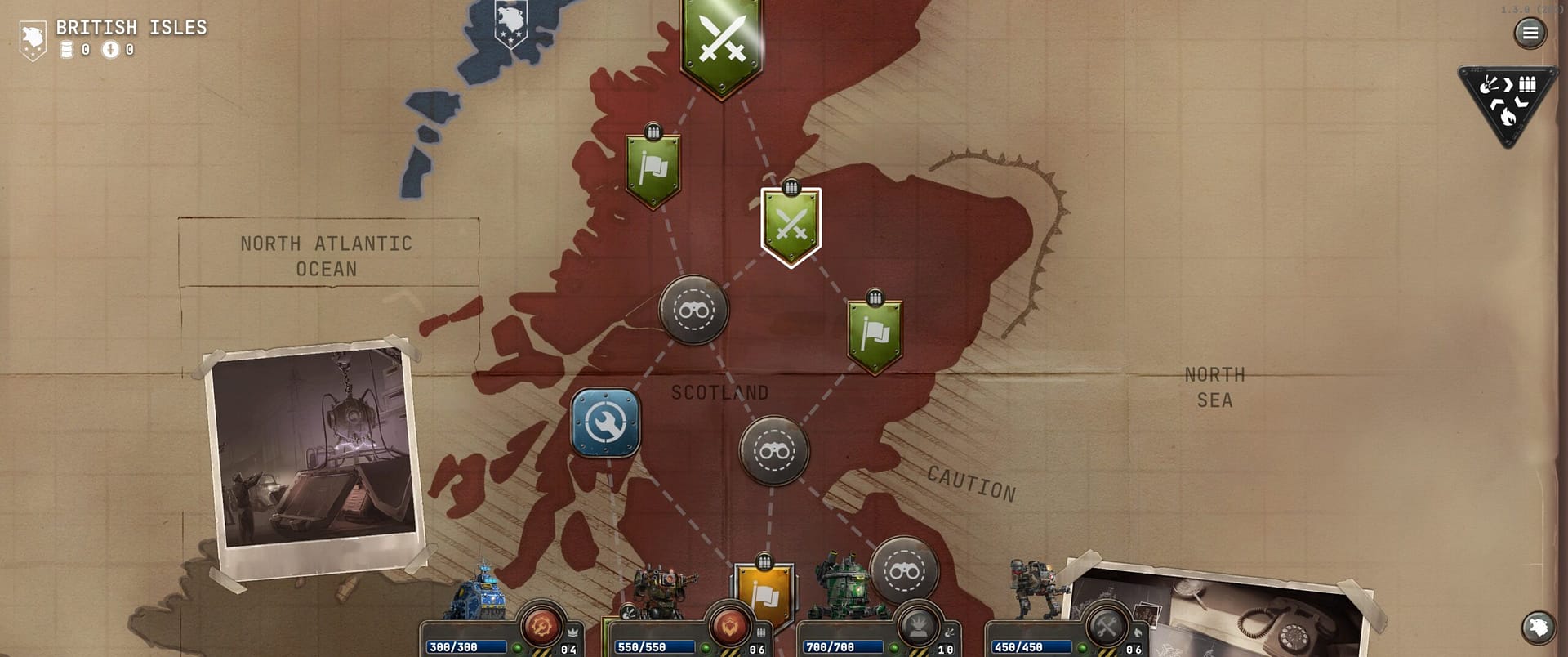Select the walker mech with 450/450 health
The height and width of the screenshot is (657, 1568).
[1033, 590]
